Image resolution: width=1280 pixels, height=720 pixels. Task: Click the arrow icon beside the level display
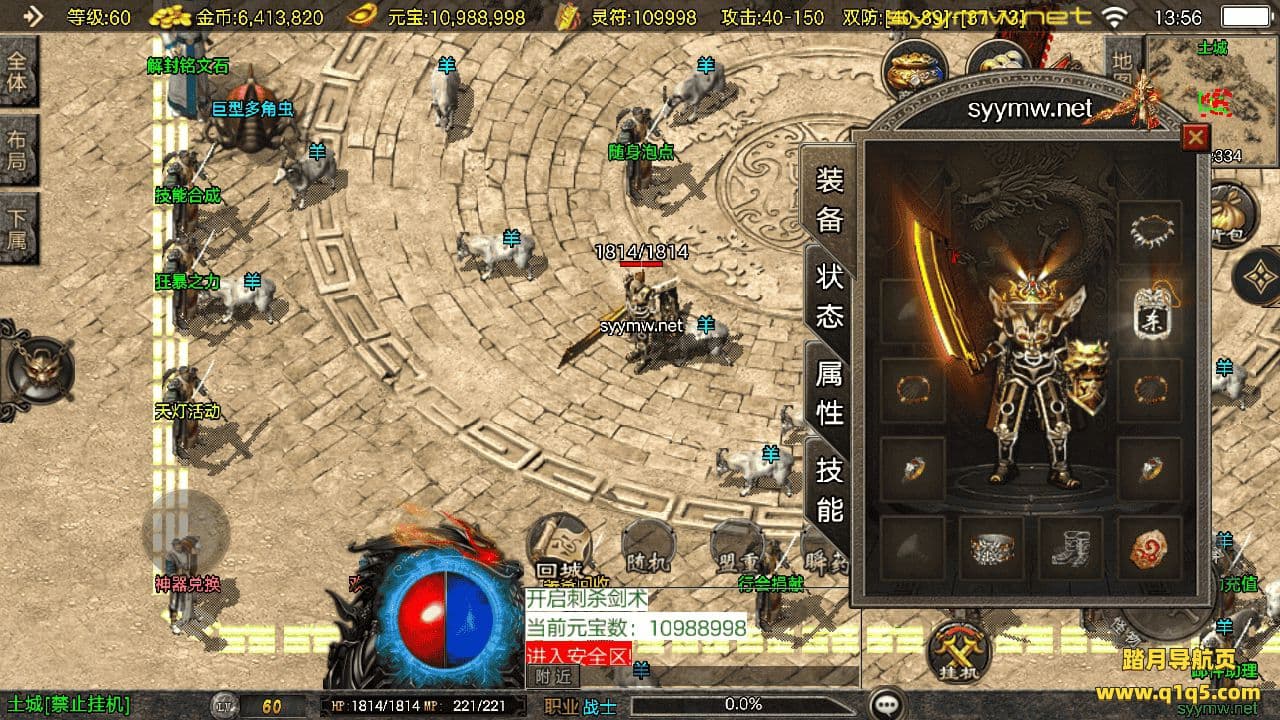click(x=34, y=16)
